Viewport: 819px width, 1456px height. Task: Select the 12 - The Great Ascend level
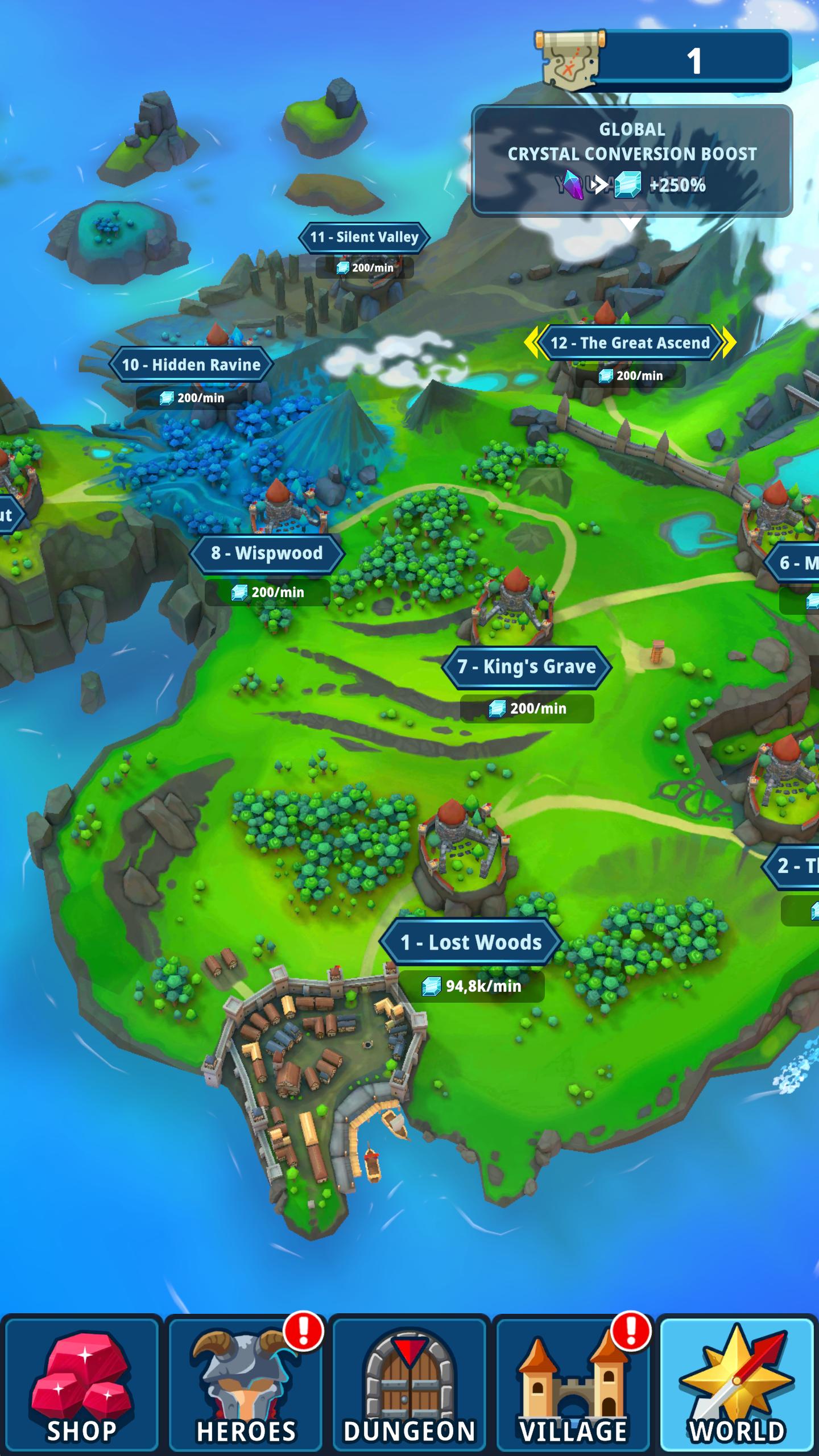[x=630, y=342]
